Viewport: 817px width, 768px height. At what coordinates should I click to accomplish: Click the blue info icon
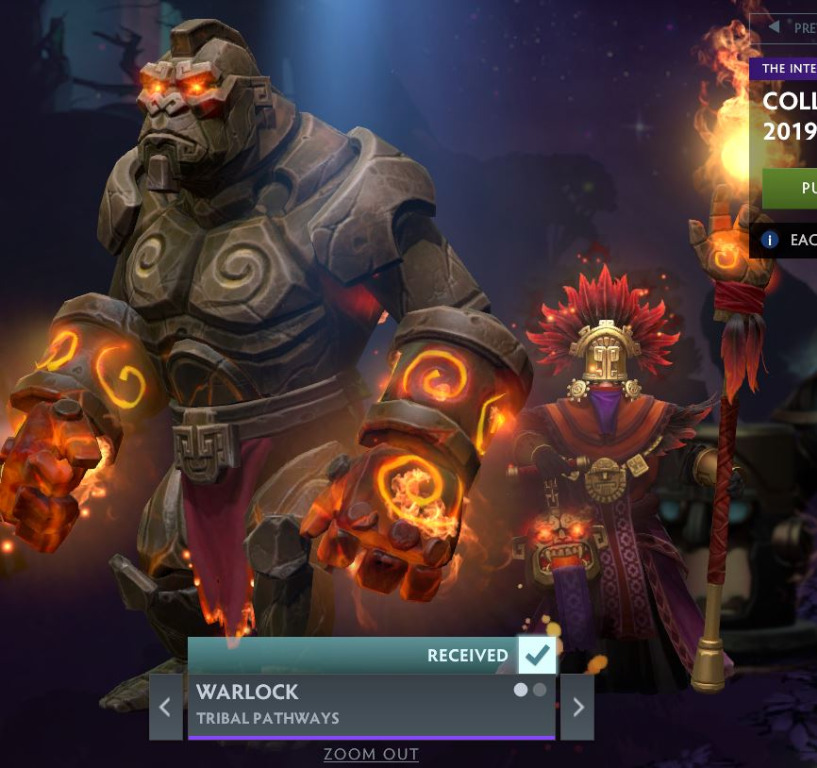770,240
